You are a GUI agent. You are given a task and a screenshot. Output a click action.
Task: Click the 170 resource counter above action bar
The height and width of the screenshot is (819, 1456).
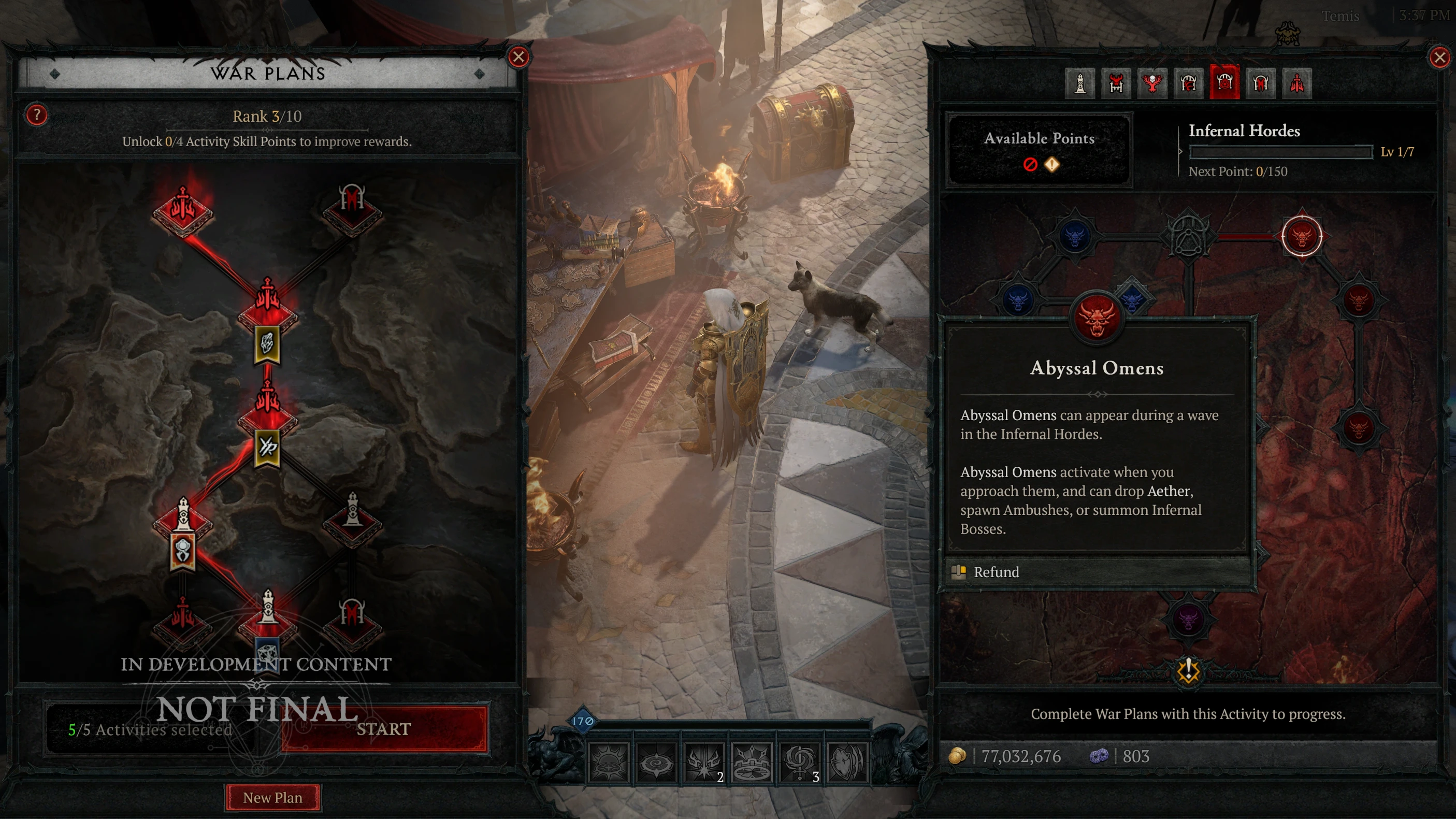pyautogui.click(x=583, y=719)
